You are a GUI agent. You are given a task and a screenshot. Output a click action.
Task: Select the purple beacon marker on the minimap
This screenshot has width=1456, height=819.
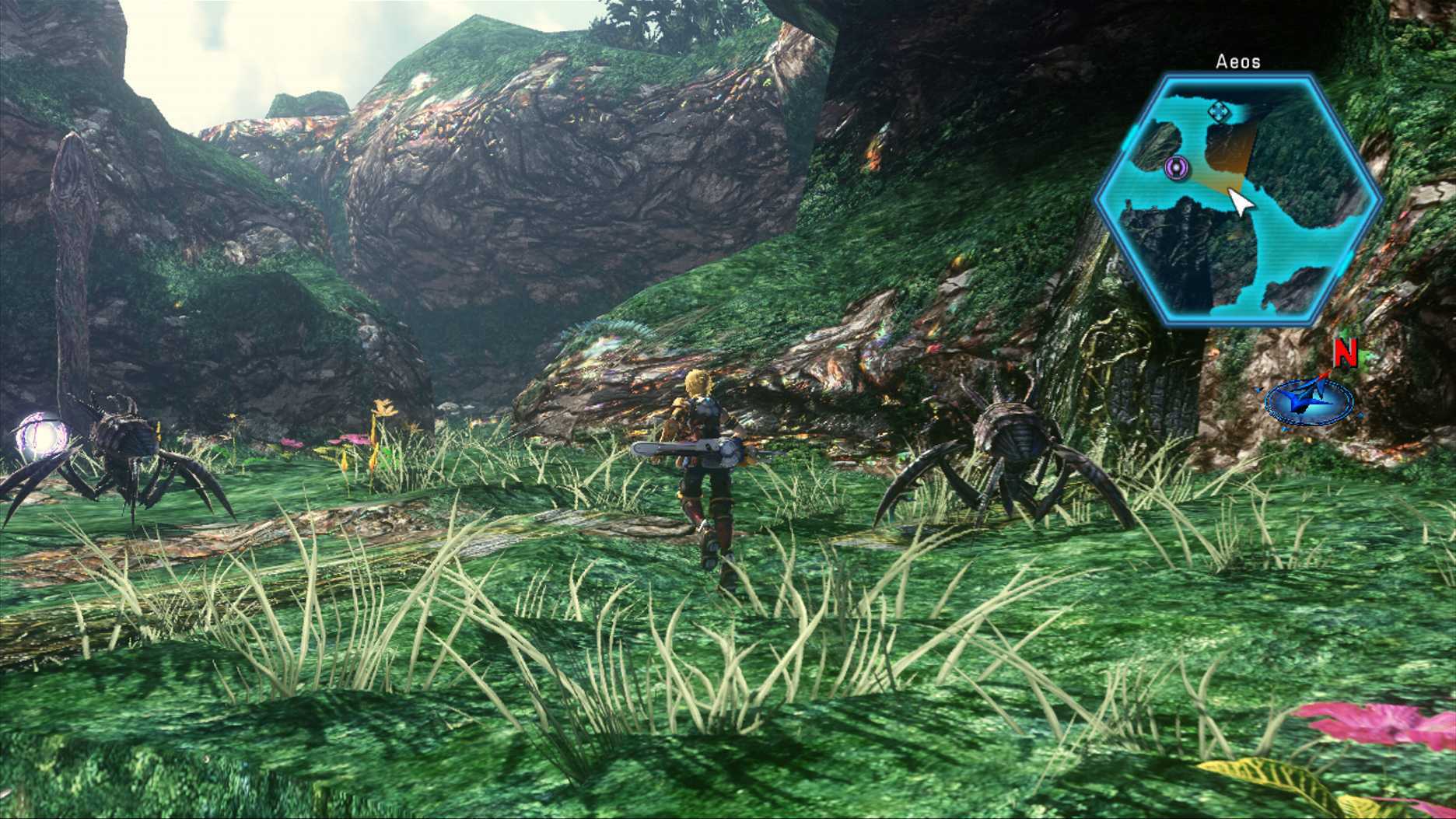coord(1177,168)
